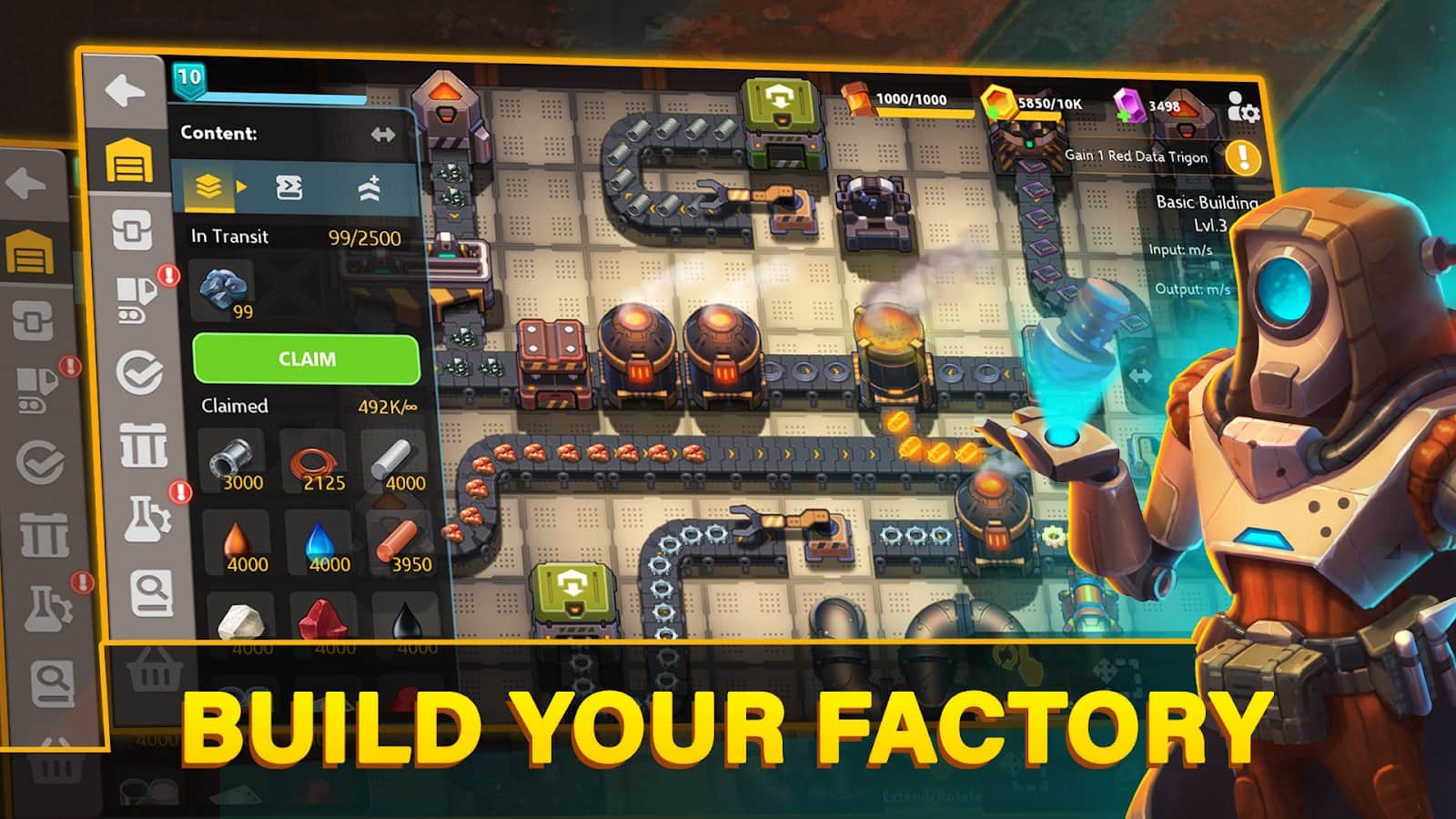Image resolution: width=1456 pixels, height=819 pixels.
Task: Click the Gain 1 Red Data Trigon banner
Action: 1137,156
